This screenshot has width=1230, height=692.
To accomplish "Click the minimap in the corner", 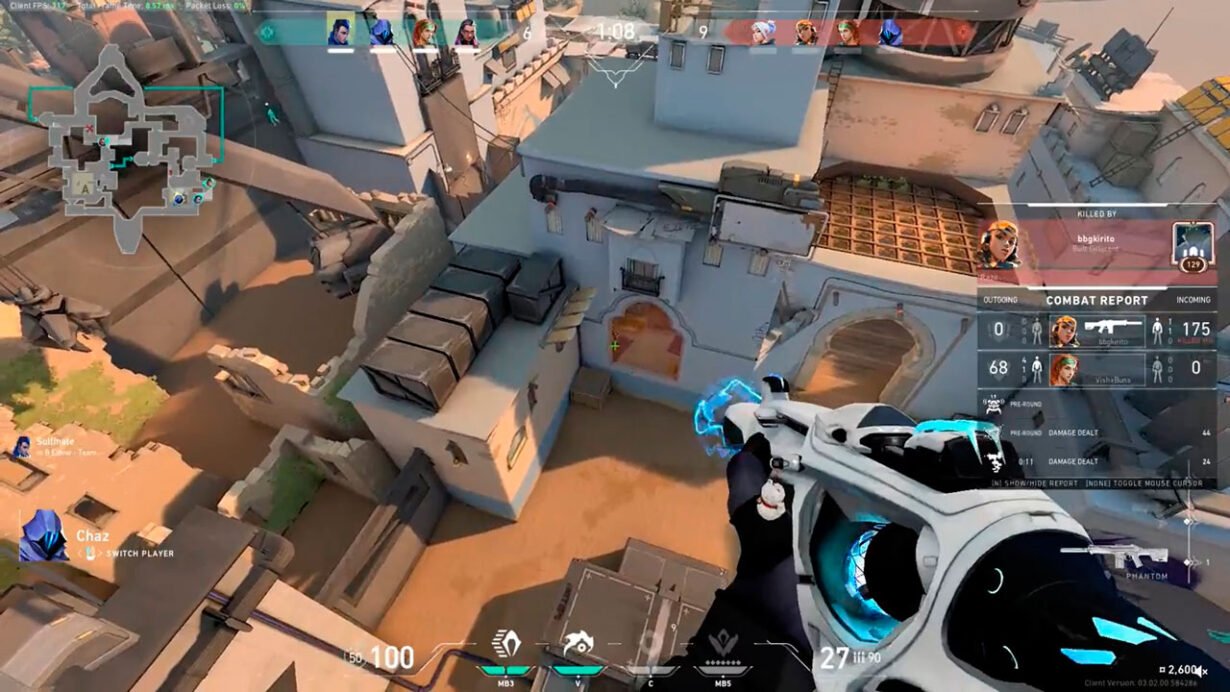I will click(125, 150).
